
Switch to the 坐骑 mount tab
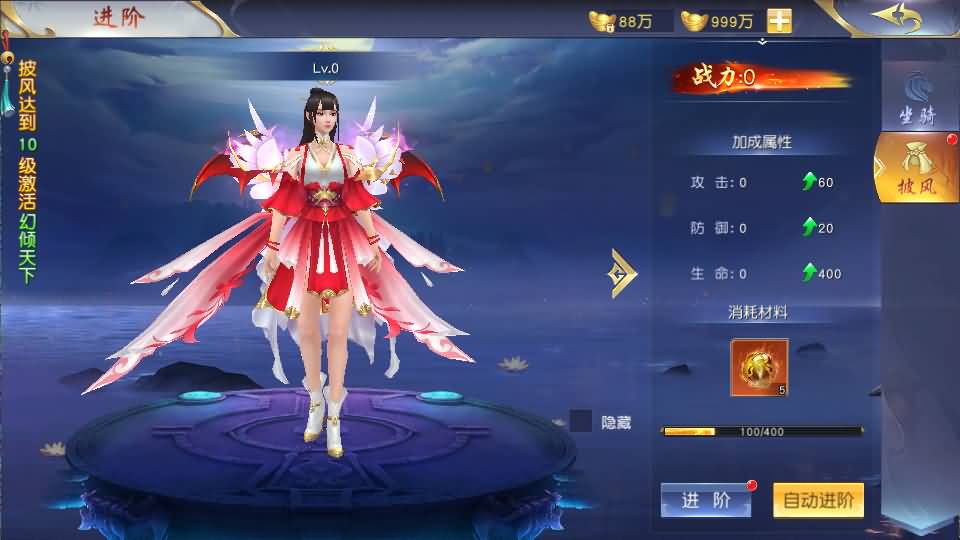click(x=916, y=100)
